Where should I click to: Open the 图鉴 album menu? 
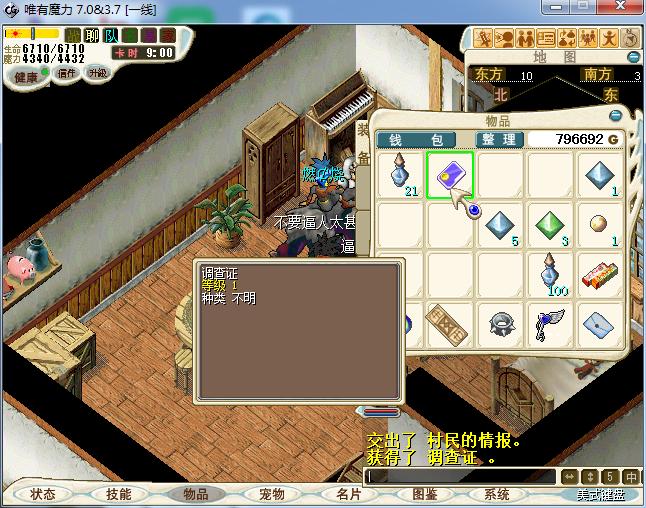(x=424, y=494)
